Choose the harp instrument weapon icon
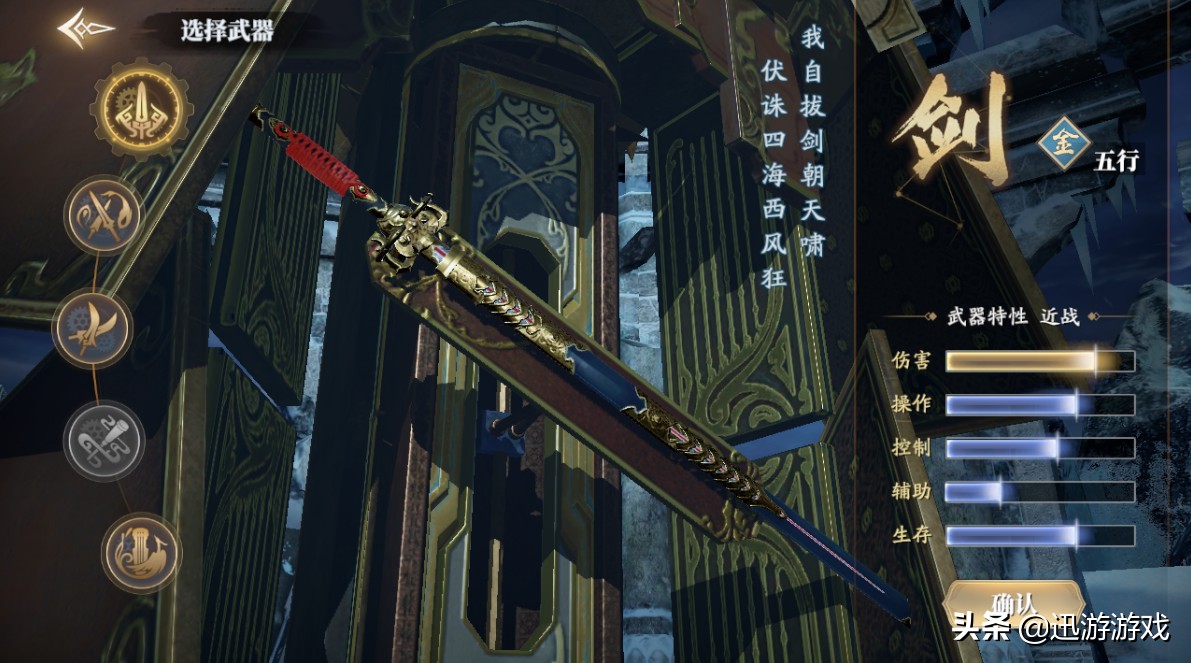 [141, 553]
